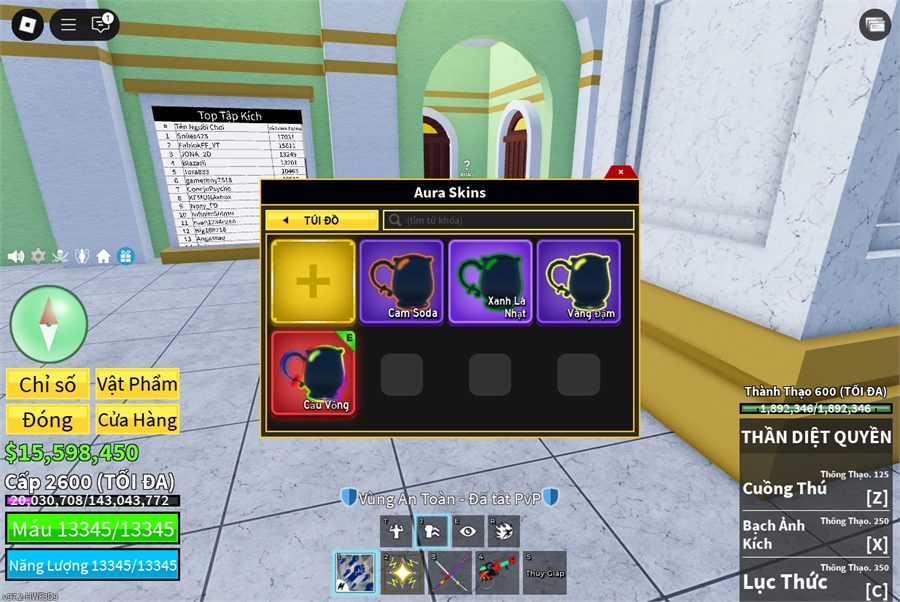Go back to Túi Đồ inventory
The height and width of the screenshot is (602, 900).
point(321,220)
